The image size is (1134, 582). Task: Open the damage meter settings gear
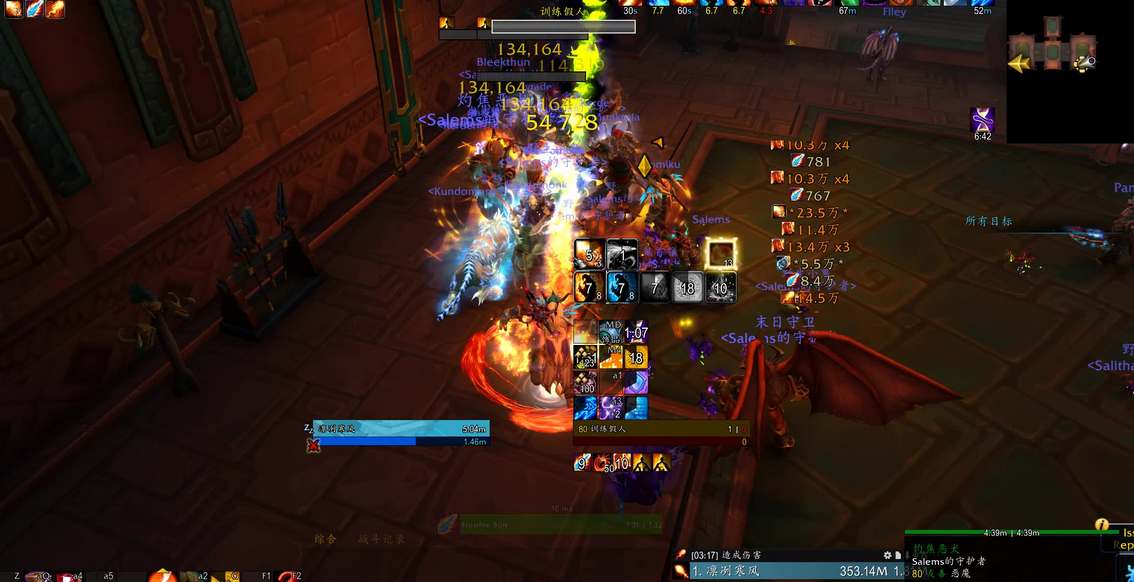(x=886, y=555)
